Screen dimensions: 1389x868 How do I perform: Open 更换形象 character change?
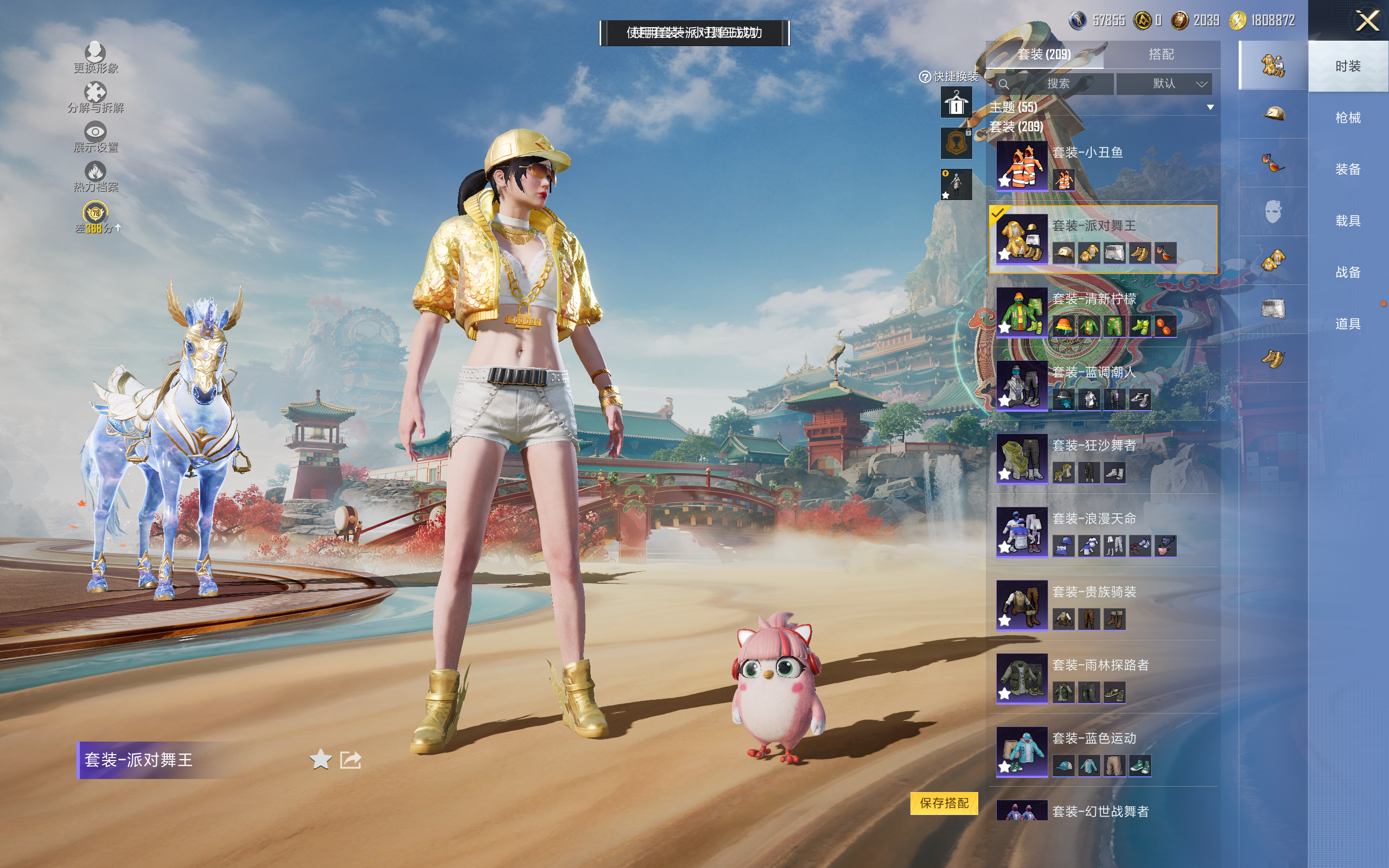click(x=95, y=58)
